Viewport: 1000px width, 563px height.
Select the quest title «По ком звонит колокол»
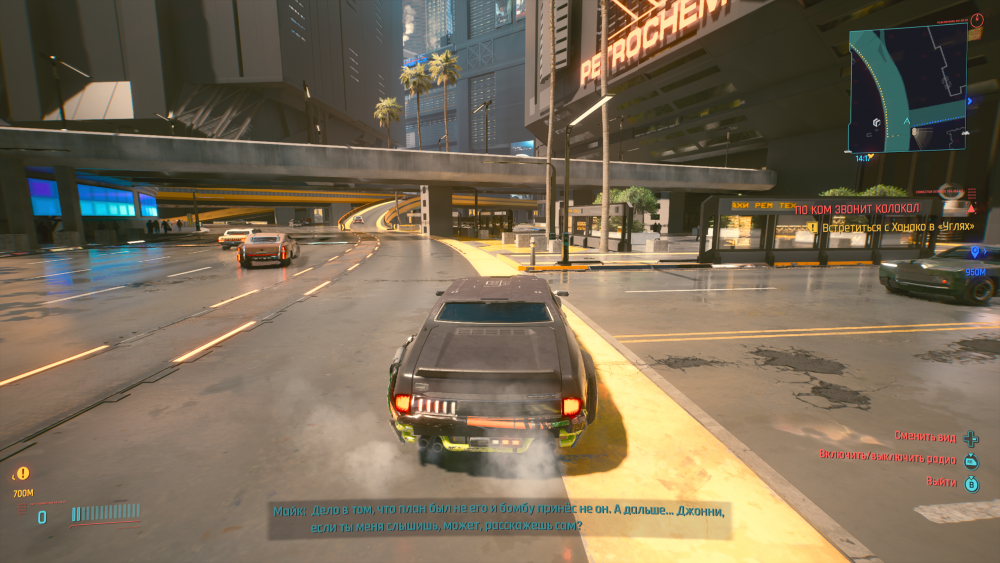point(866,210)
